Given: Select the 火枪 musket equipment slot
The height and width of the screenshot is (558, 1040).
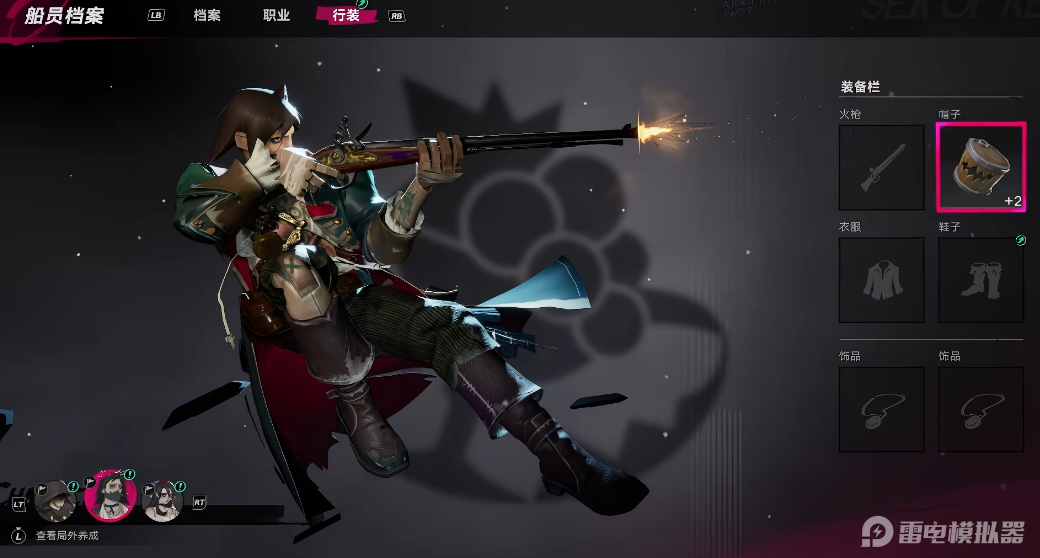Looking at the screenshot, I should pyautogui.click(x=881, y=167).
